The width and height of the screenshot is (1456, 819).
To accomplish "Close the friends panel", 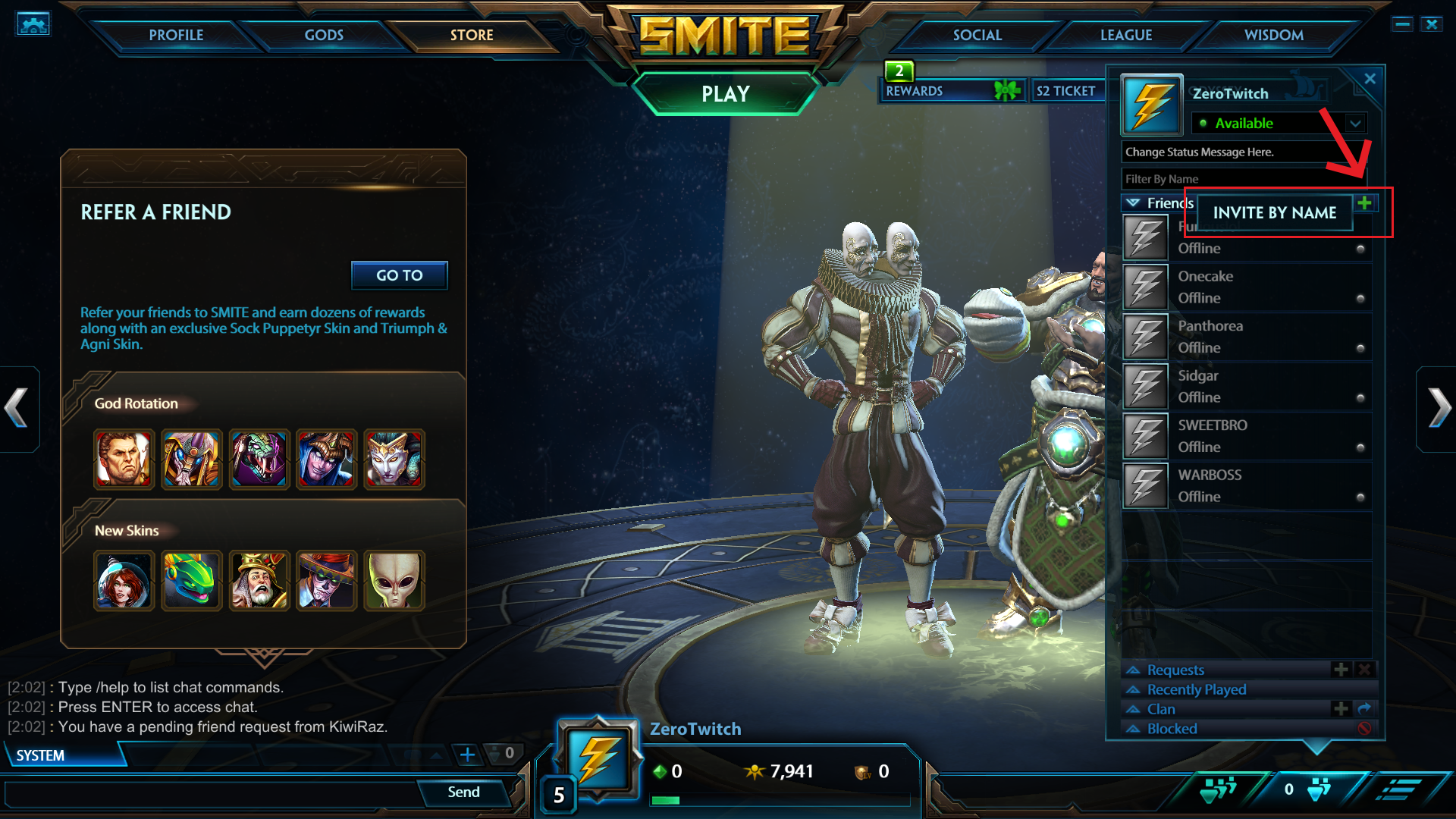I will coord(1370,79).
